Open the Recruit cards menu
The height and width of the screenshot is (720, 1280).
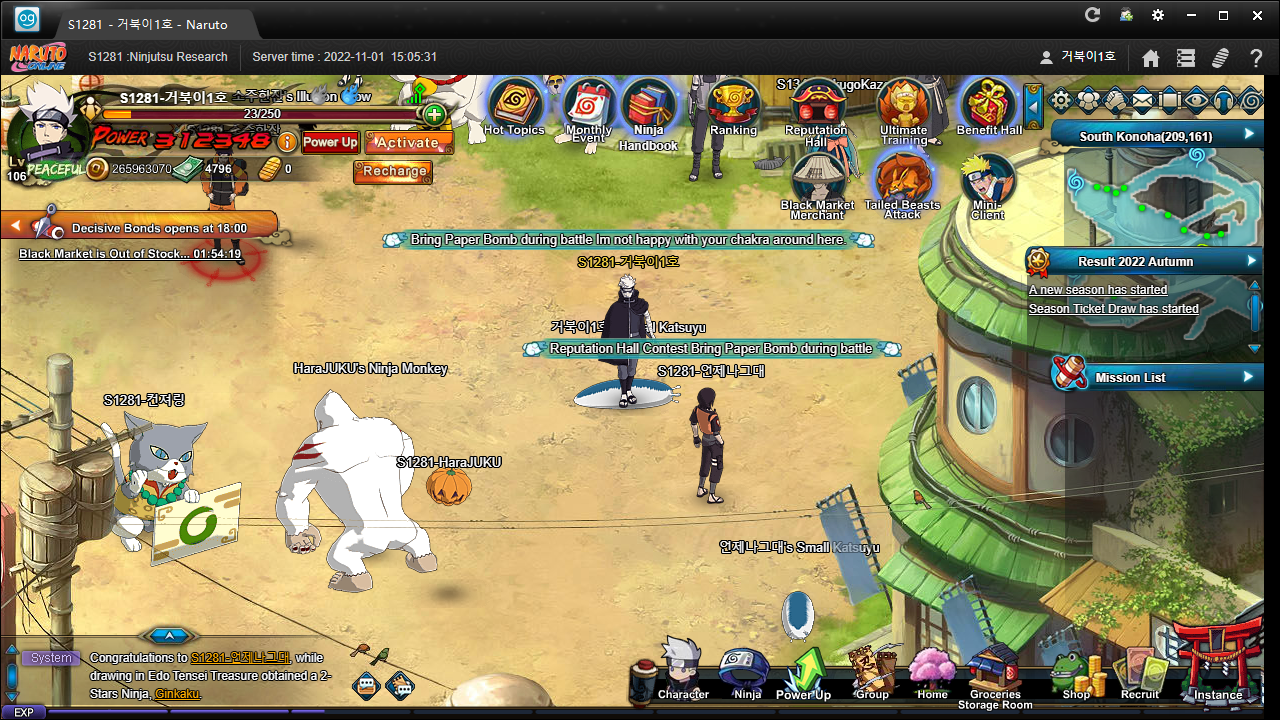pyautogui.click(x=1140, y=672)
